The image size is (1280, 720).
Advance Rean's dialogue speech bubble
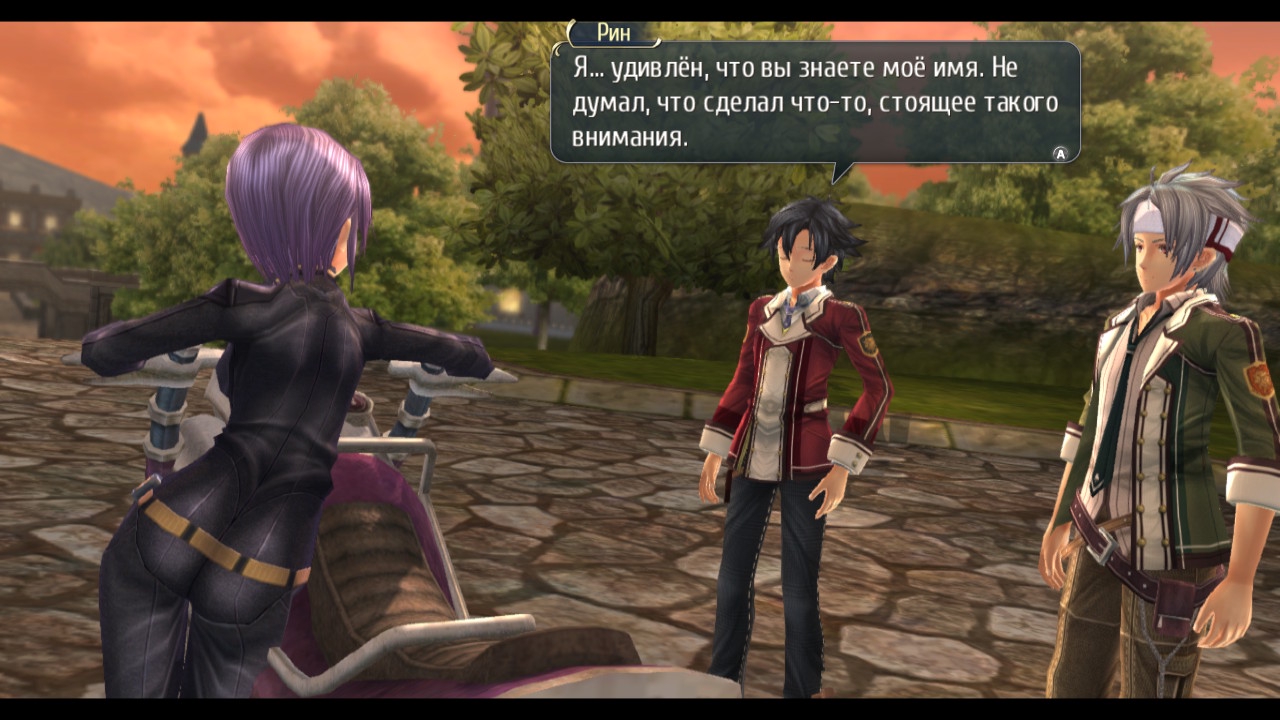tap(1060, 153)
